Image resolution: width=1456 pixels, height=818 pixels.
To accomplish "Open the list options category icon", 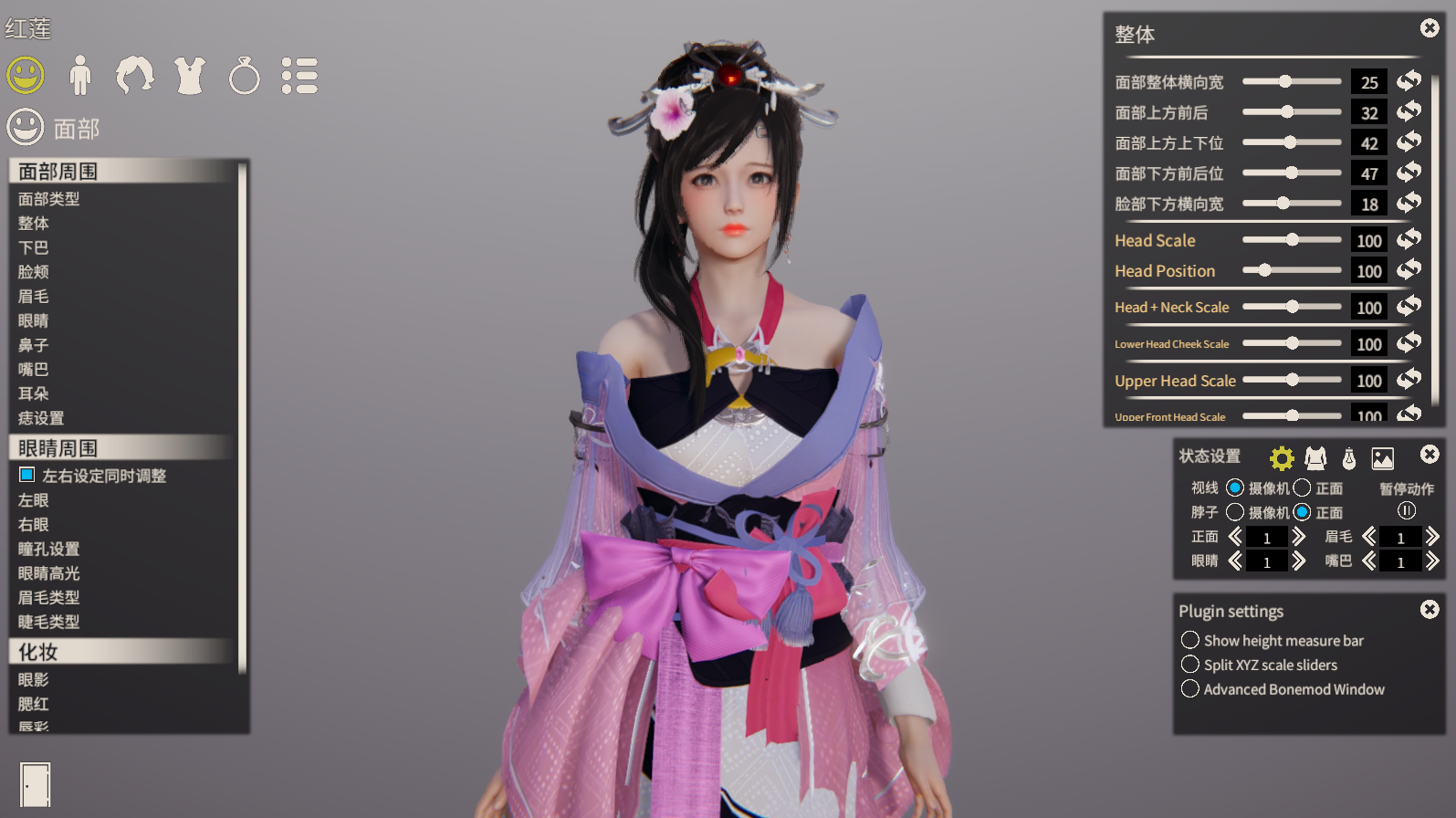I will click(299, 76).
